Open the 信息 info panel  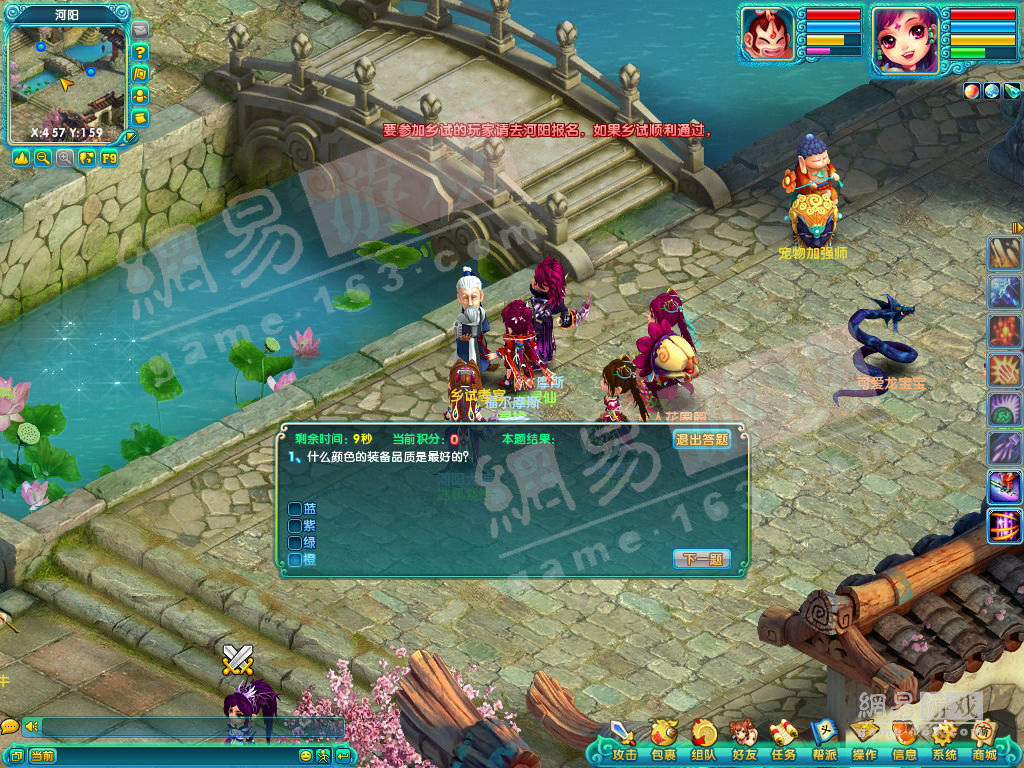pos(904,740)
